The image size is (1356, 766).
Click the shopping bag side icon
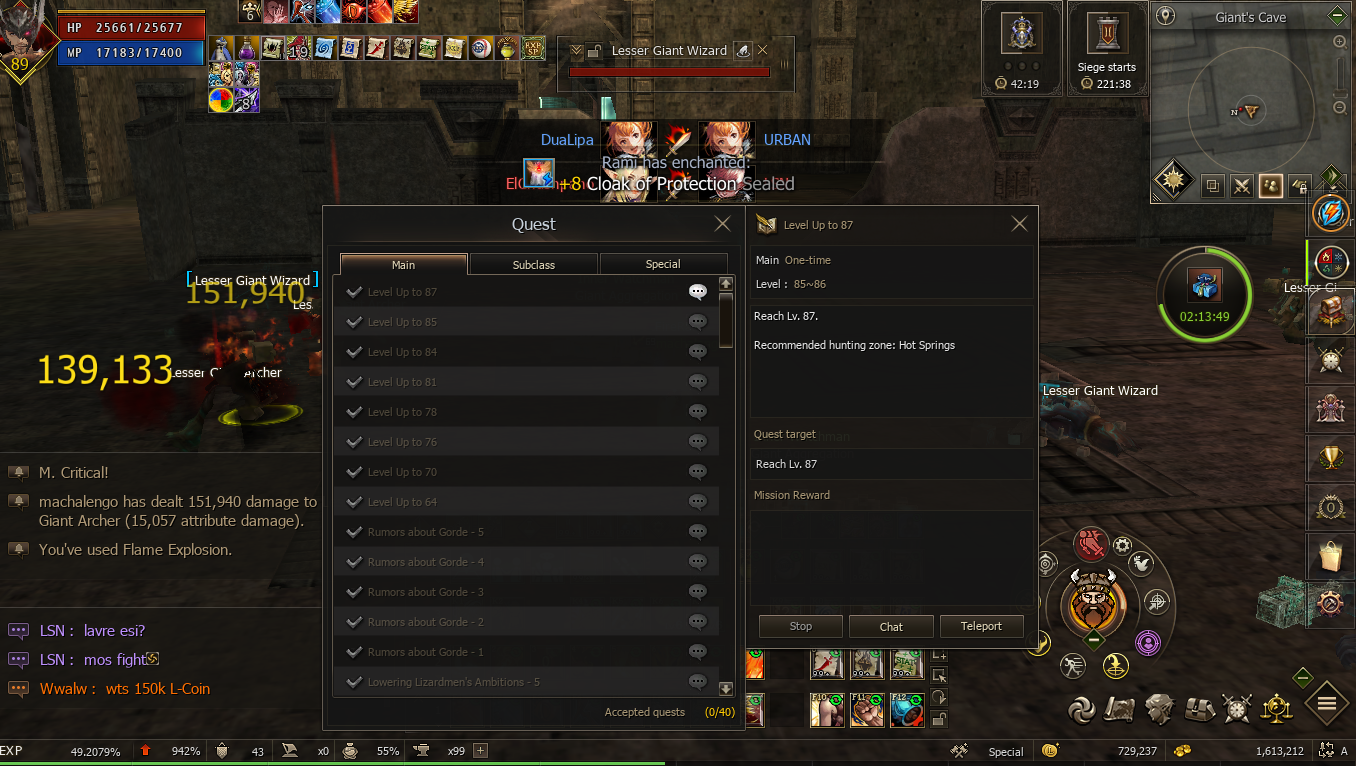pos(1330,556)
